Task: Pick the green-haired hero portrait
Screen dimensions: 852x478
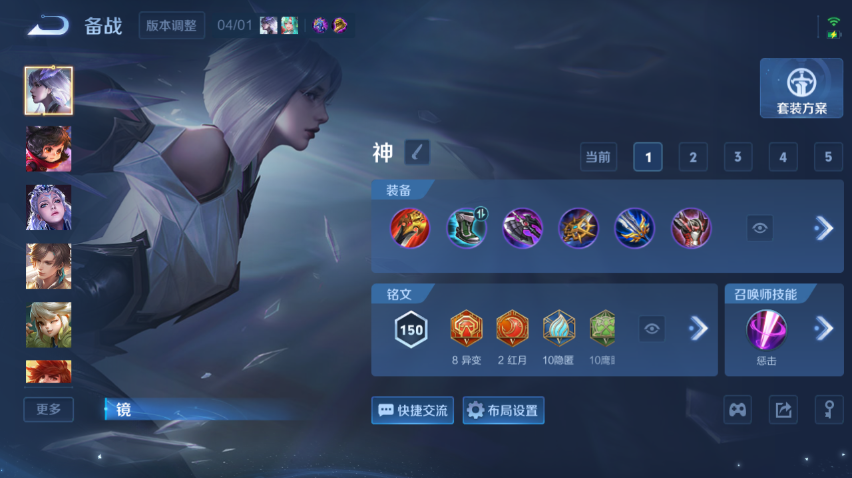Action: [x=48, y=324]
